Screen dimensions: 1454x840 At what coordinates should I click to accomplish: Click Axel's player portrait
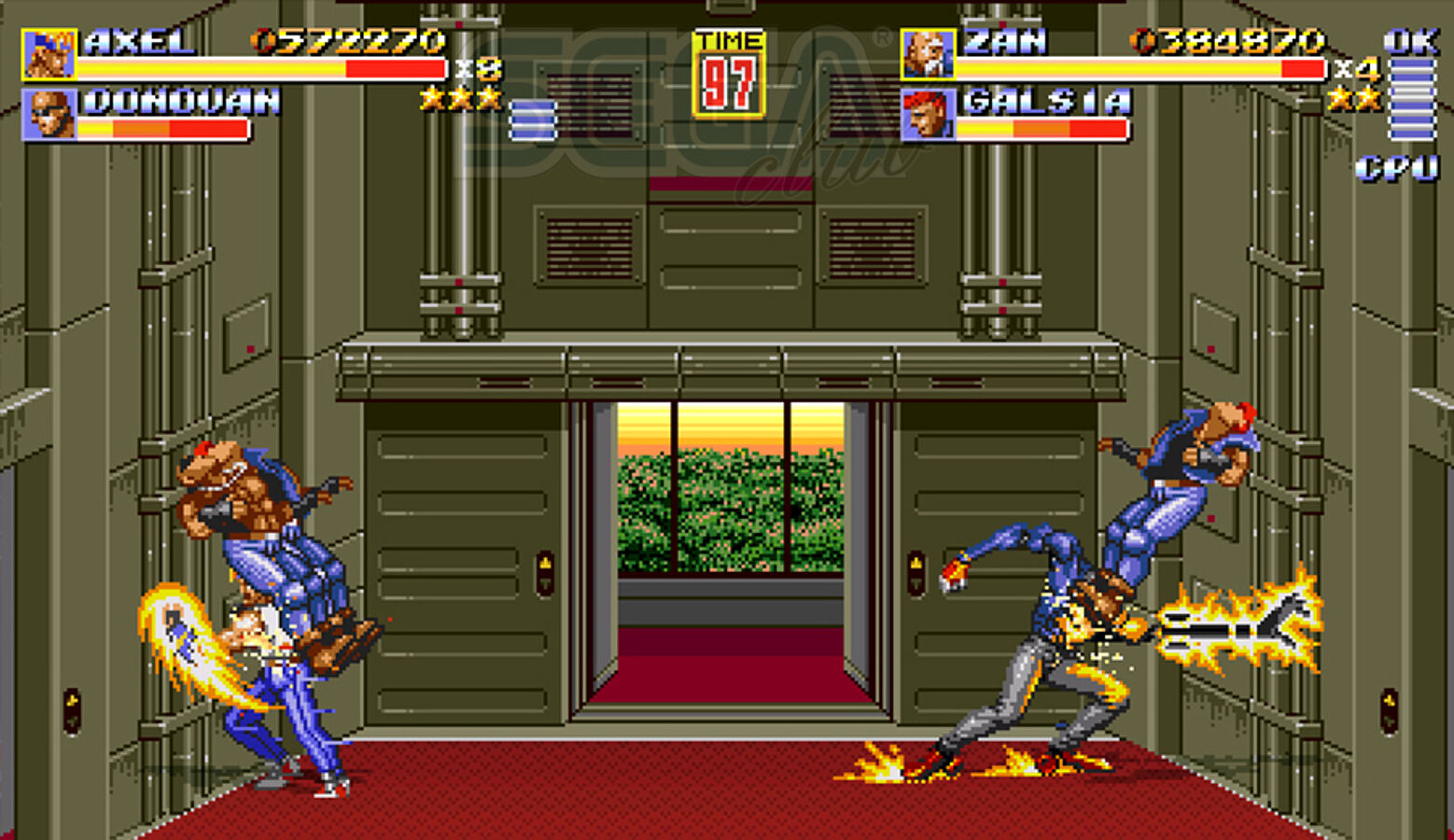click(49, 55)
